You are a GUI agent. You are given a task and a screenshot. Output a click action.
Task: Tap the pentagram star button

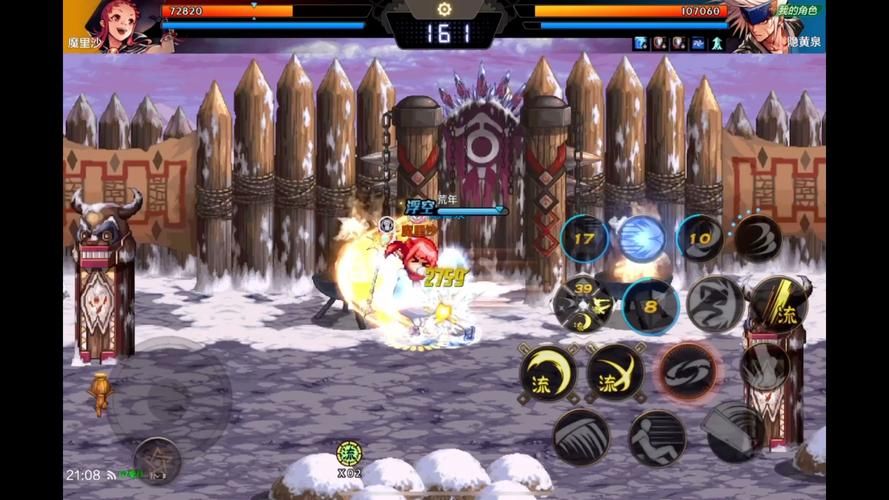pyautogui.click(x=157, y=459)
